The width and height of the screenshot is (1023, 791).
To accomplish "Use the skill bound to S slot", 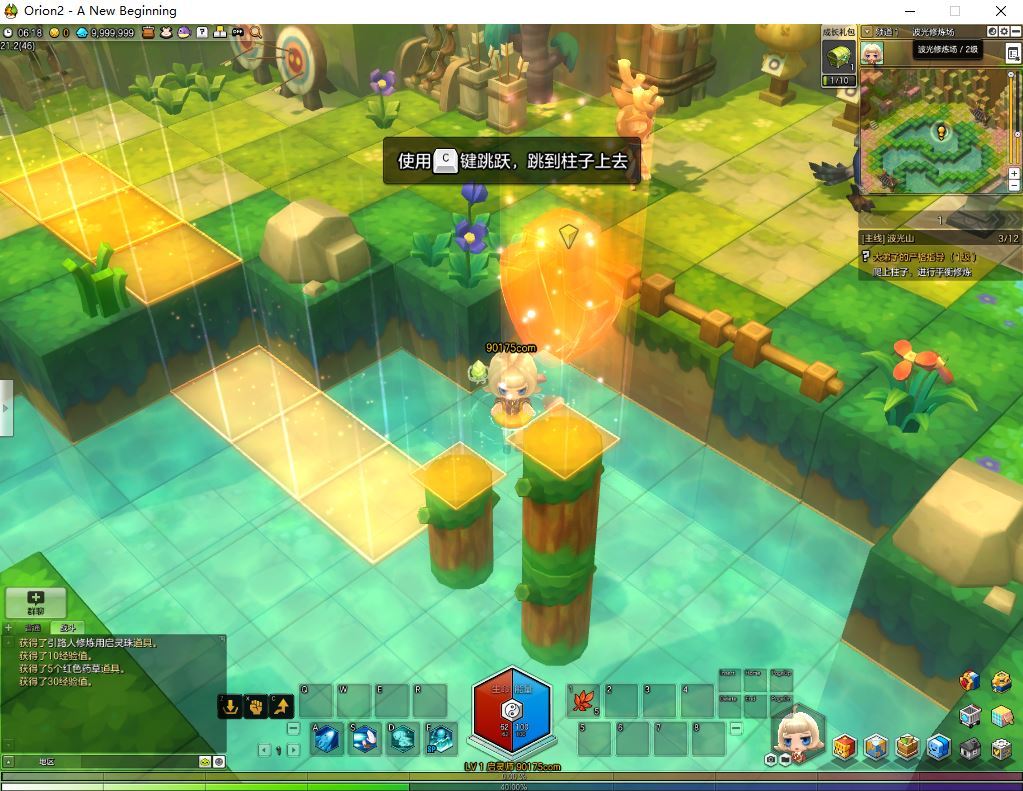I will coord(365,739).
